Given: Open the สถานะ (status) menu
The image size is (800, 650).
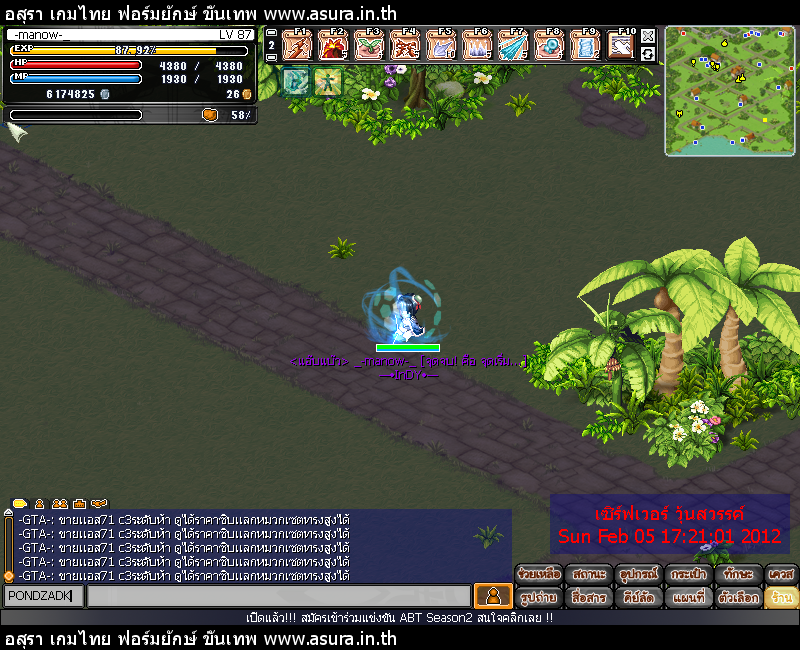Looking at the screenshot, I should [588, 574].
